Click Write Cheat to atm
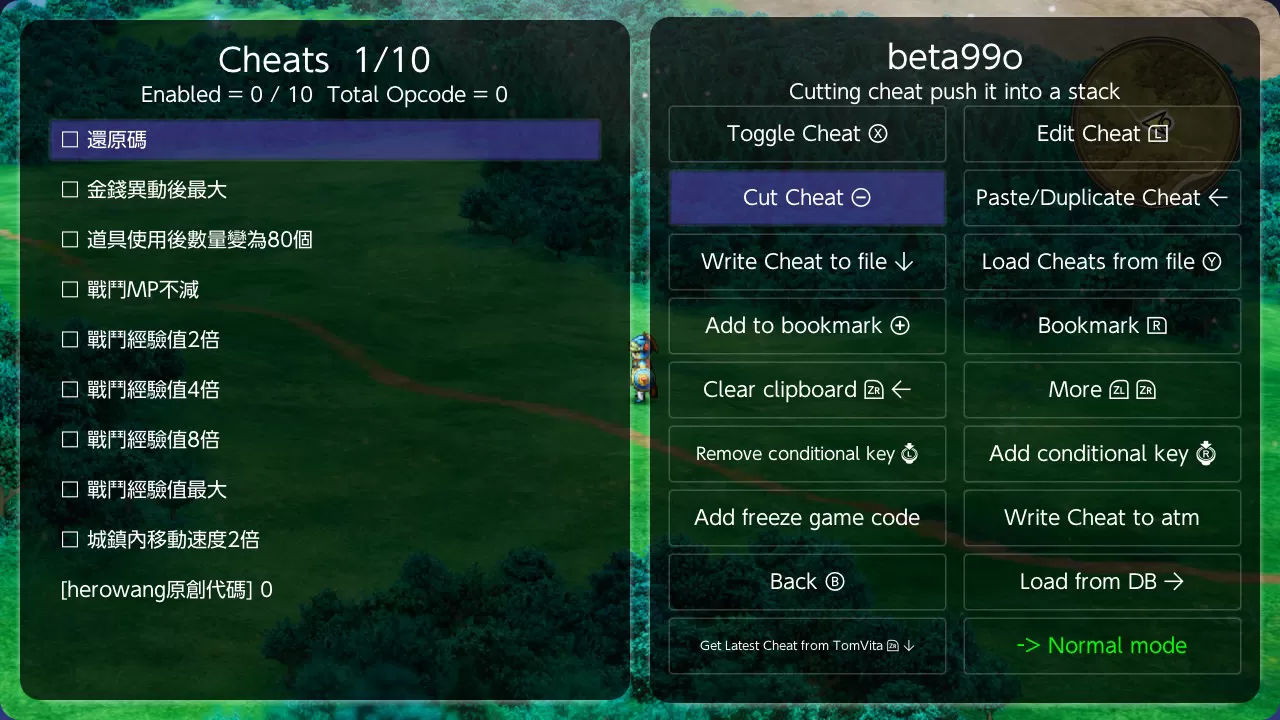The width and height of the screenshot is (1280, 720). coord(1101,518)
